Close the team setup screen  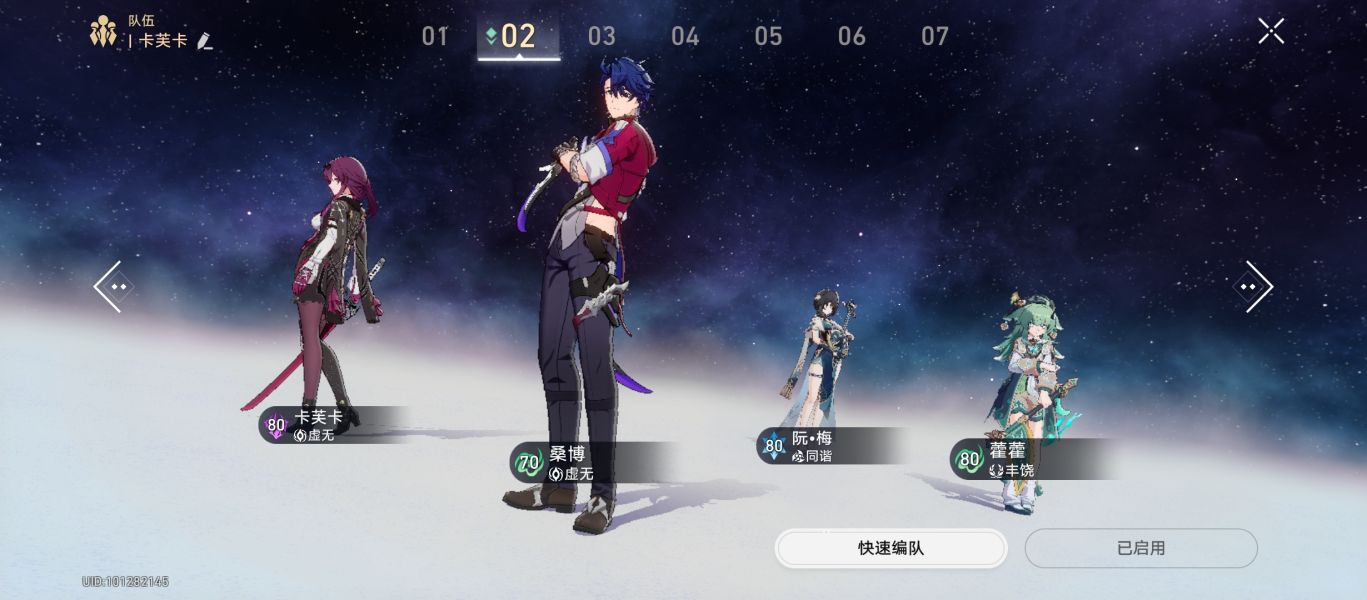[1271, 31]
